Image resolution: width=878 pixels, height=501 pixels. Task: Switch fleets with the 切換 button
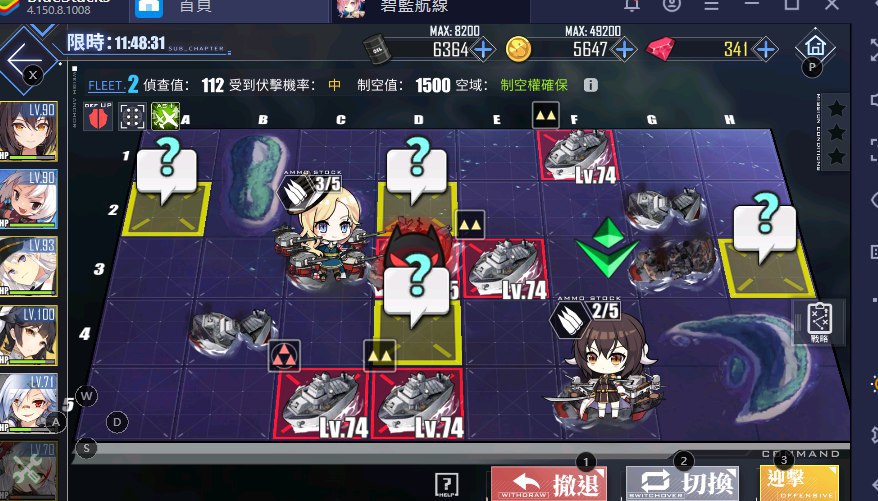(682, 484)
